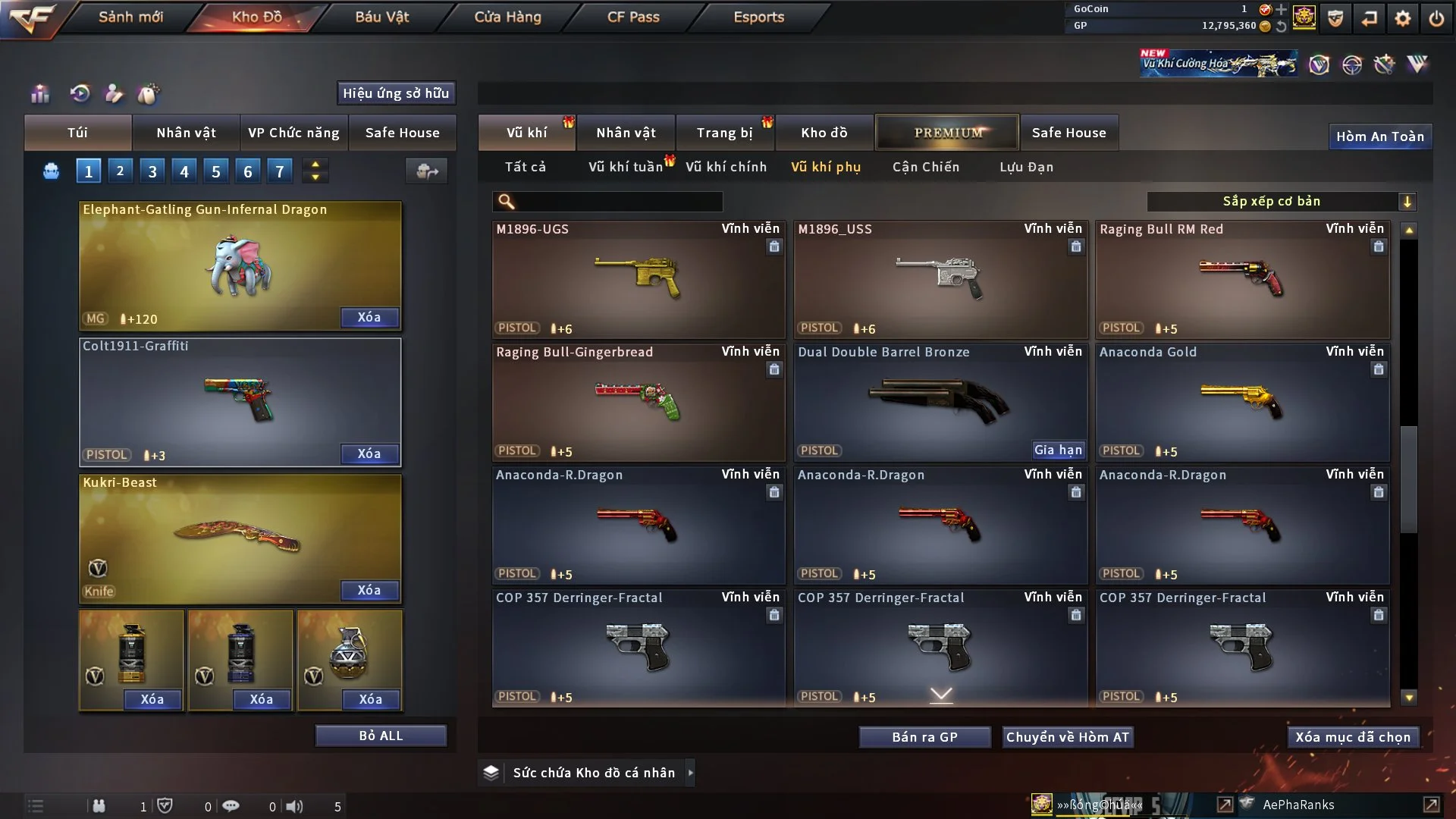
Task: Open the Hòm An Toàn safe box
Action: click(1379, 136)
